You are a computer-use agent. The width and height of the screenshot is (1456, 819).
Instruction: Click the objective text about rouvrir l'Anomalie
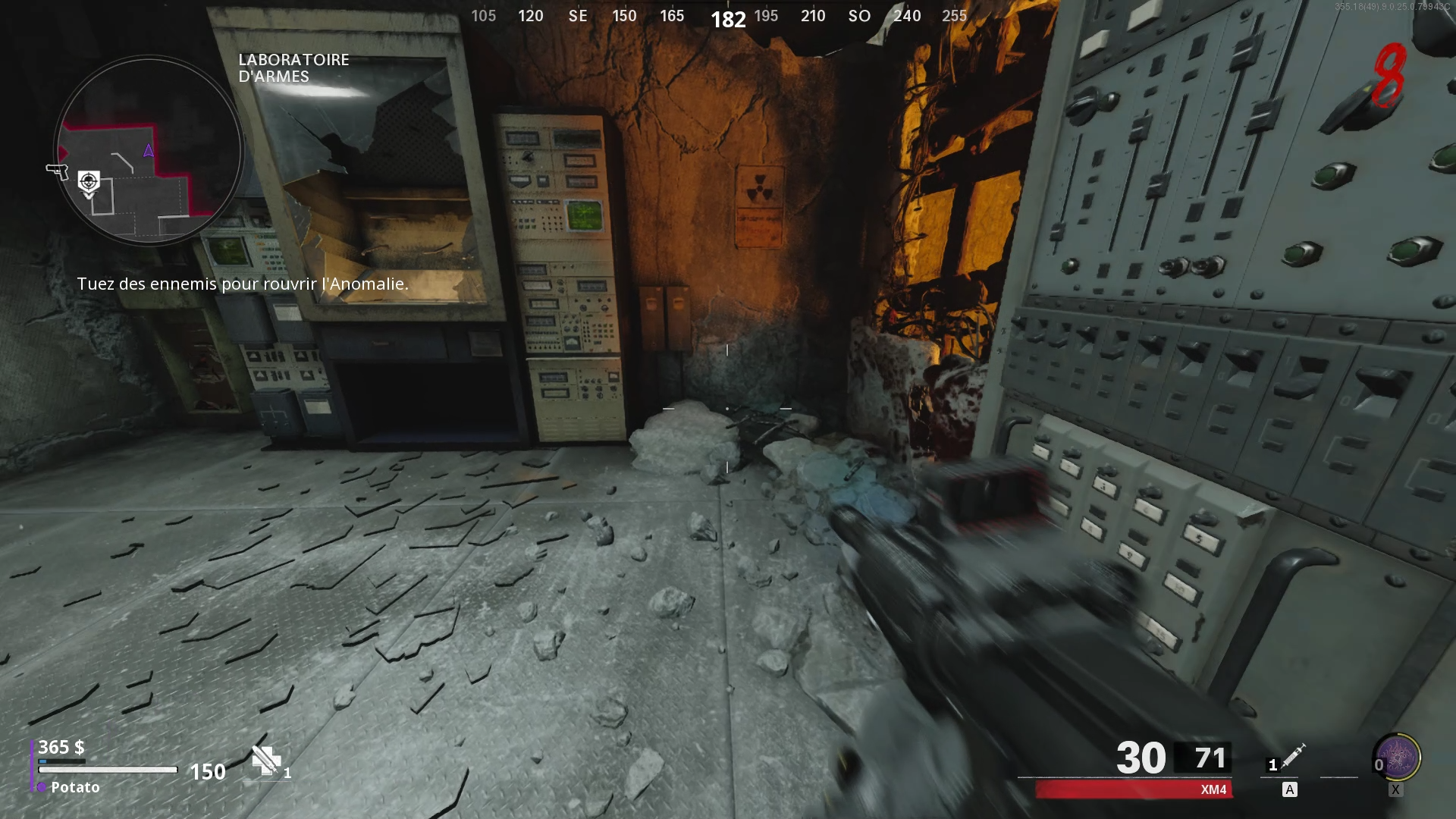pyautogui.click(x=243, y=284)
